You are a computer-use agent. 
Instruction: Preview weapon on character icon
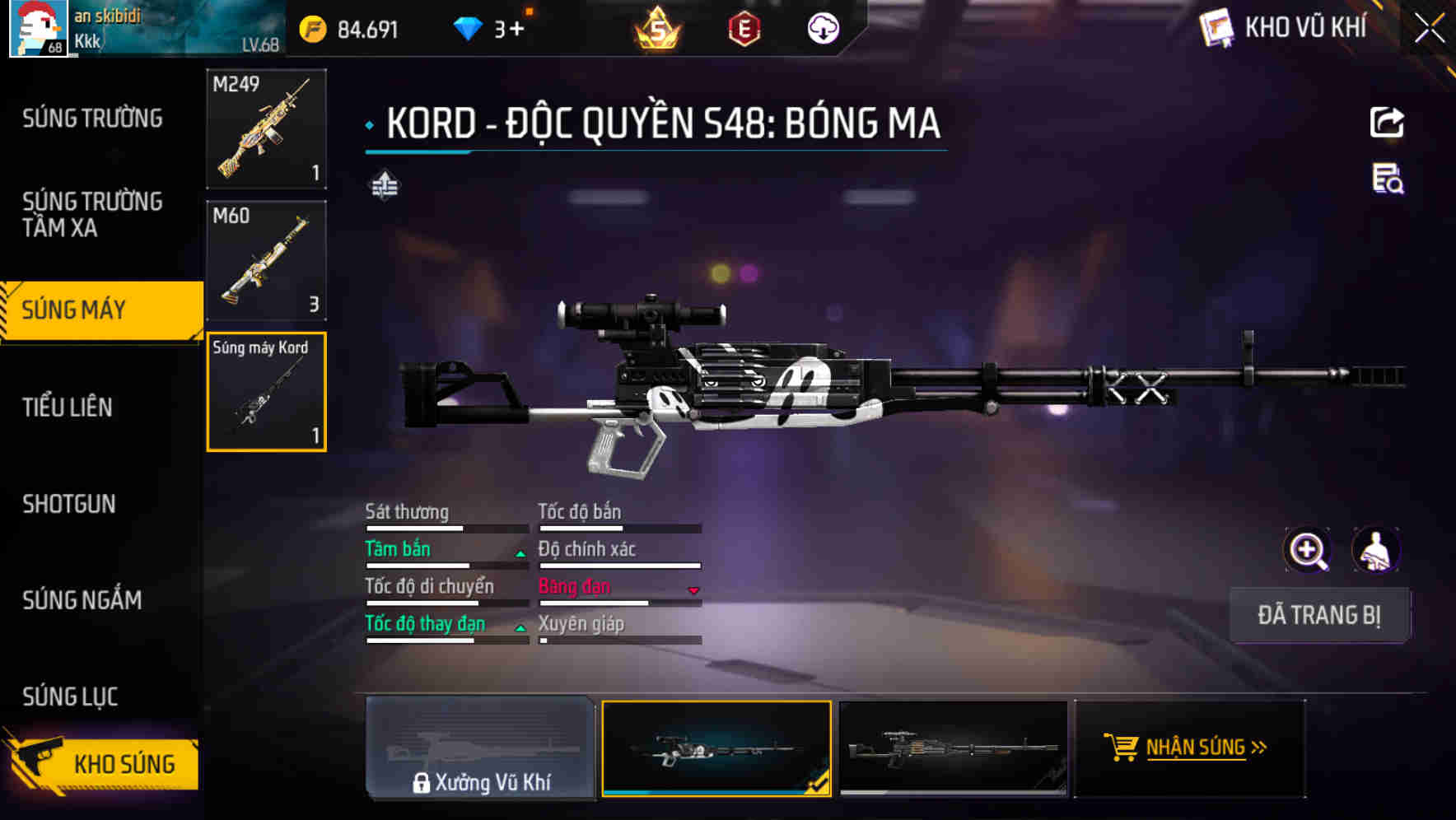(x=1375, y=550)
